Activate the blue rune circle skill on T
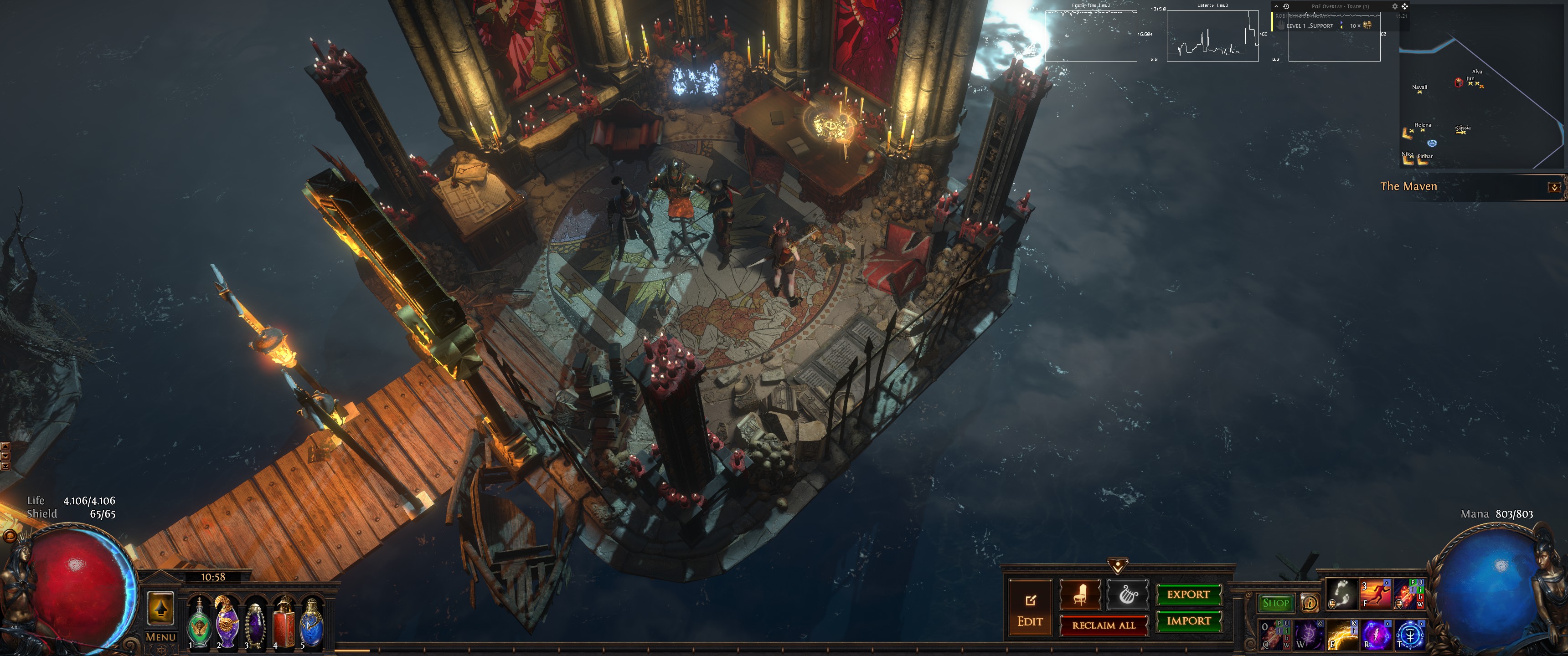The image size is (1568, 656). click(x=1410, y=635)
